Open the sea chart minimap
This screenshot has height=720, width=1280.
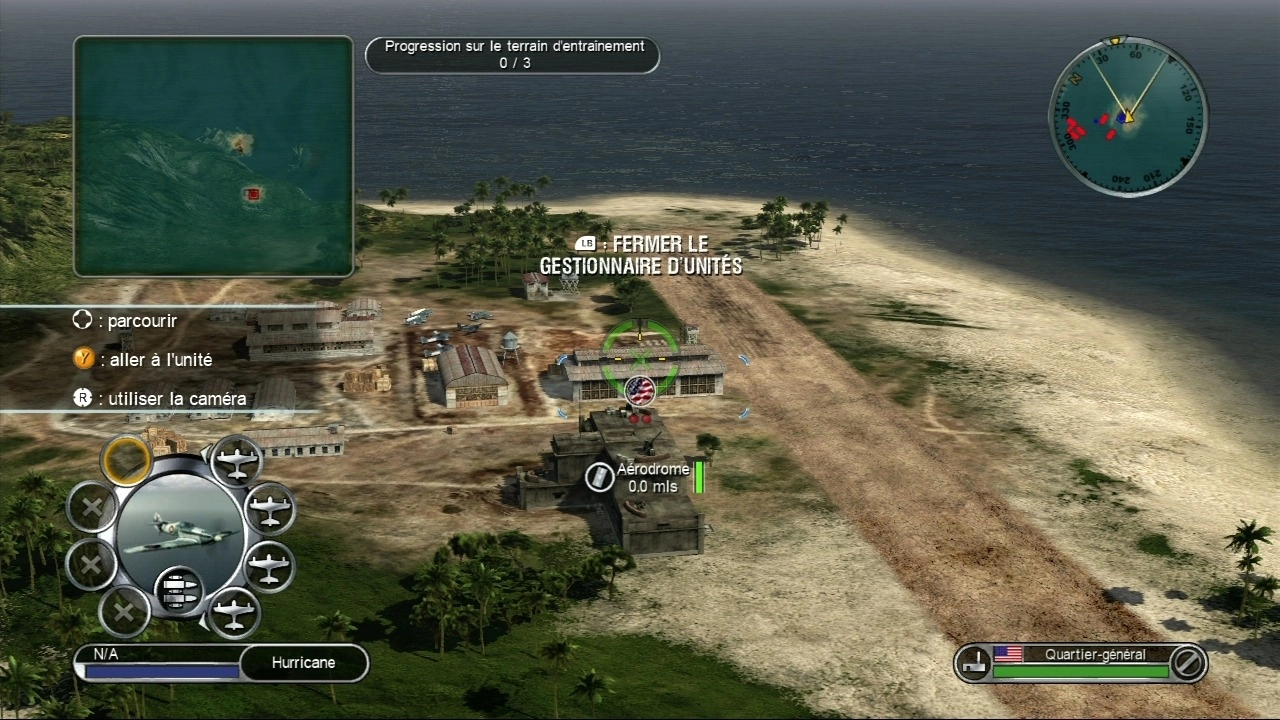point(213,156)
